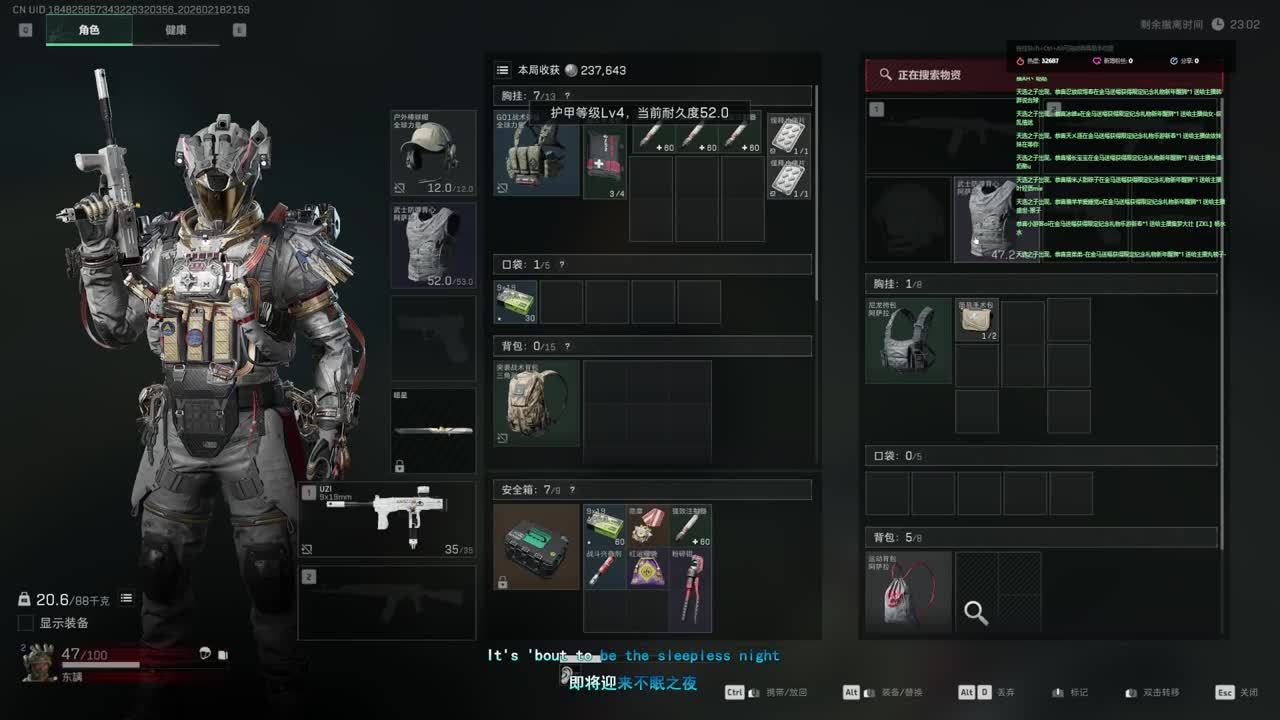The height and width of the screenshot is (720, 1280).
Task: Select the equipped UZI weapon slot
Action: [387, 519]
